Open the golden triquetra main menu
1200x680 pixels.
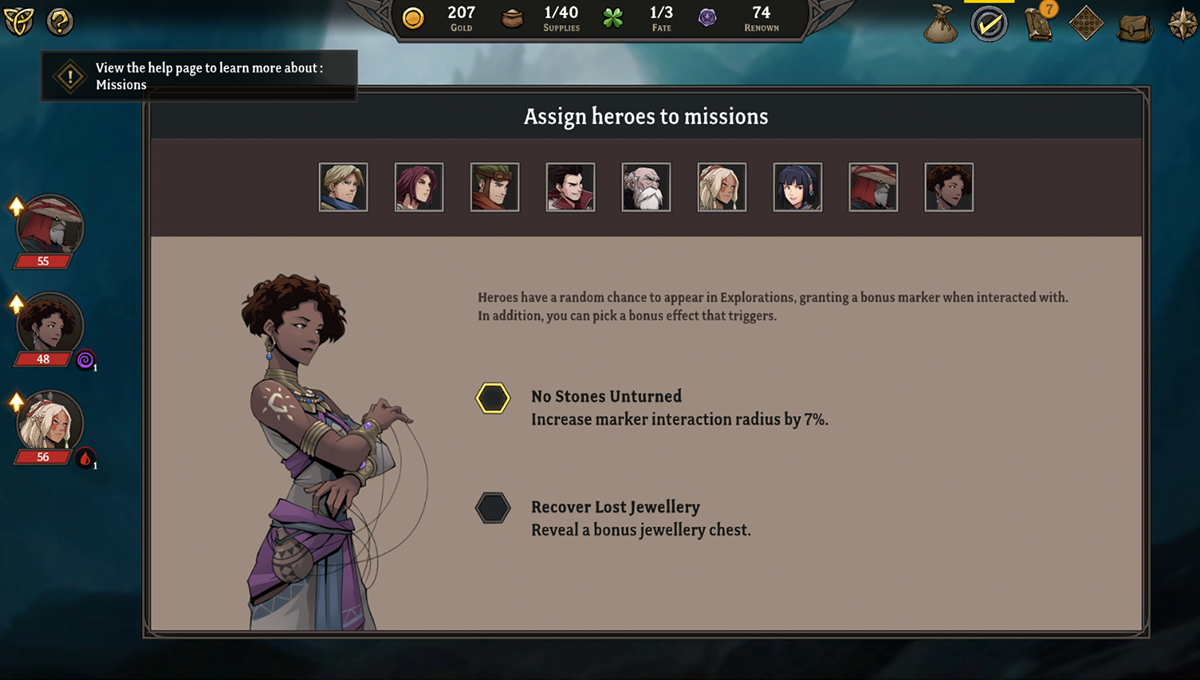click(x=19, y=21)
